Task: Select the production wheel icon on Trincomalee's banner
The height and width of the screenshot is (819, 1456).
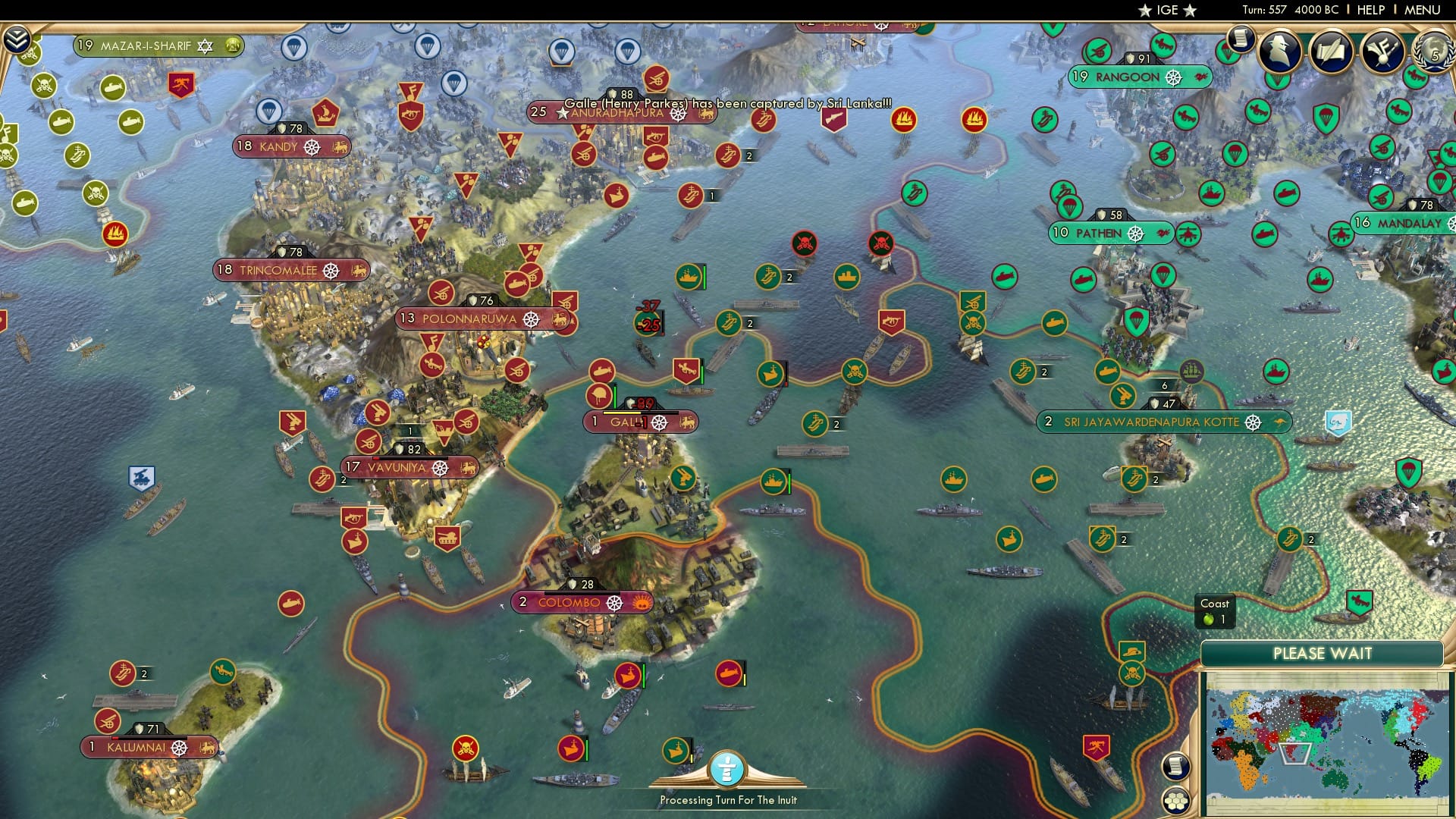Action: click(x=330, y=270)
